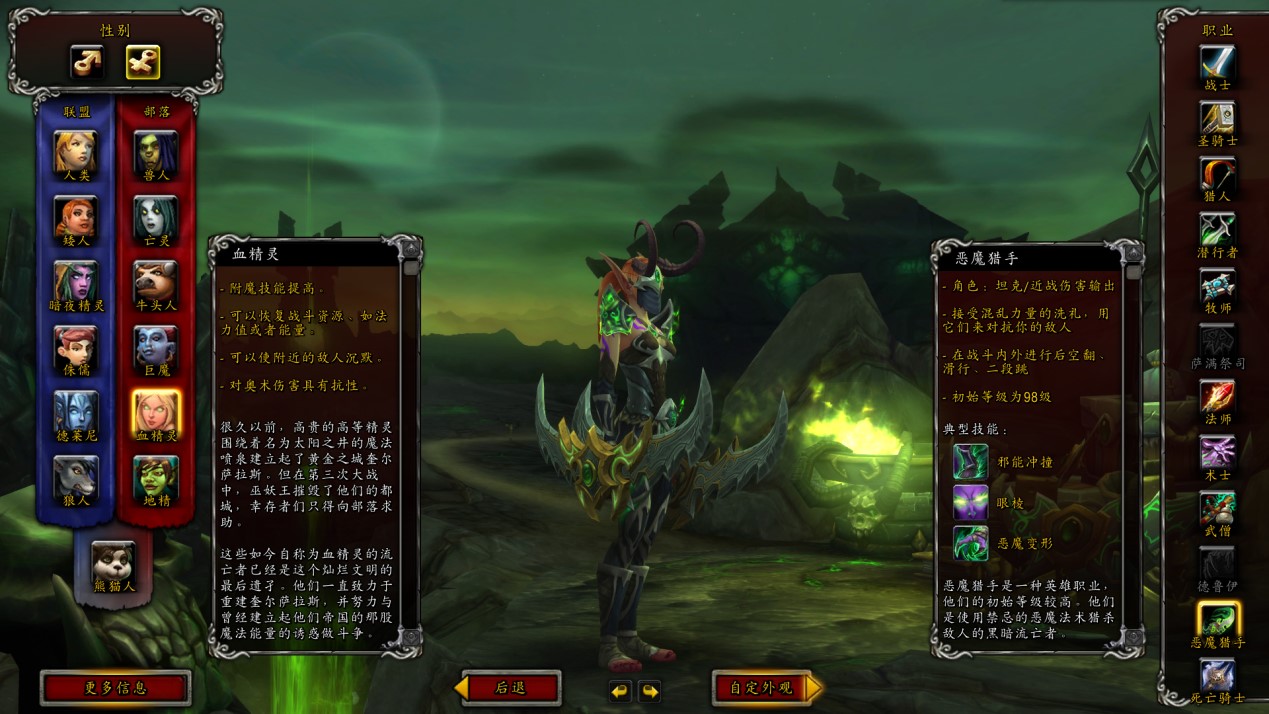The width and height of the screenshot is (1269, 714).
Task: Rotate the character left with arrow button
Action: pos(620,691)
